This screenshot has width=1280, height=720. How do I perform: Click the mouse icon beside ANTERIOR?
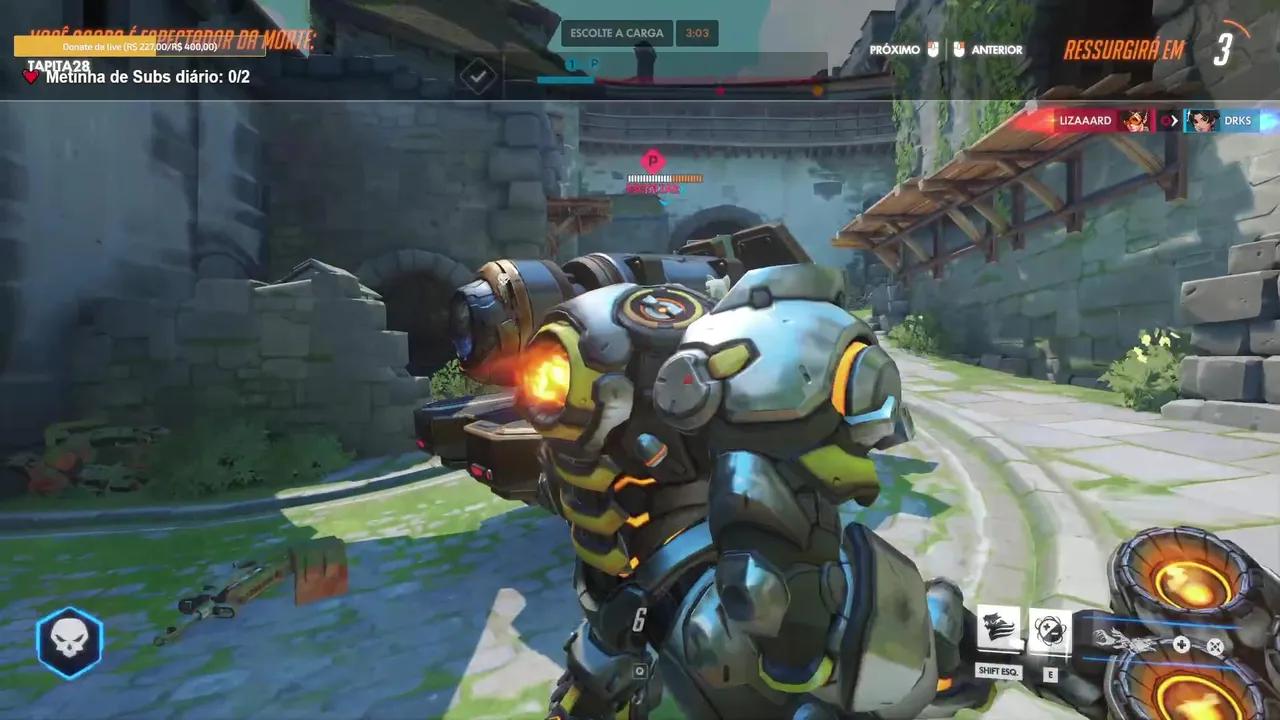[x=957, y=49]
